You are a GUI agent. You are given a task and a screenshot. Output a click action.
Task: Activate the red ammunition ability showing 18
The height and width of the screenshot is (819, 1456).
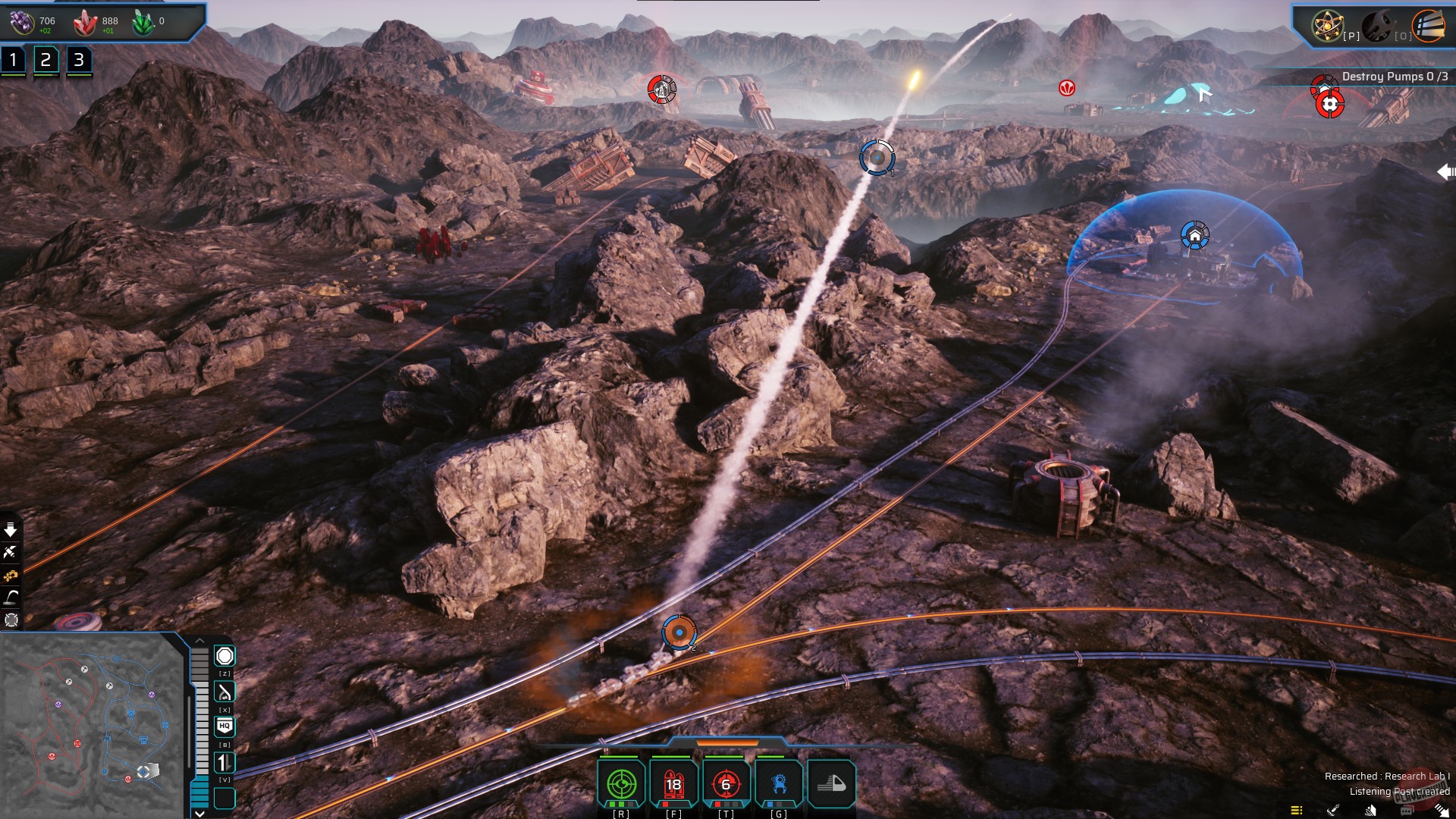pyautogui.click(x=673, y=783)
